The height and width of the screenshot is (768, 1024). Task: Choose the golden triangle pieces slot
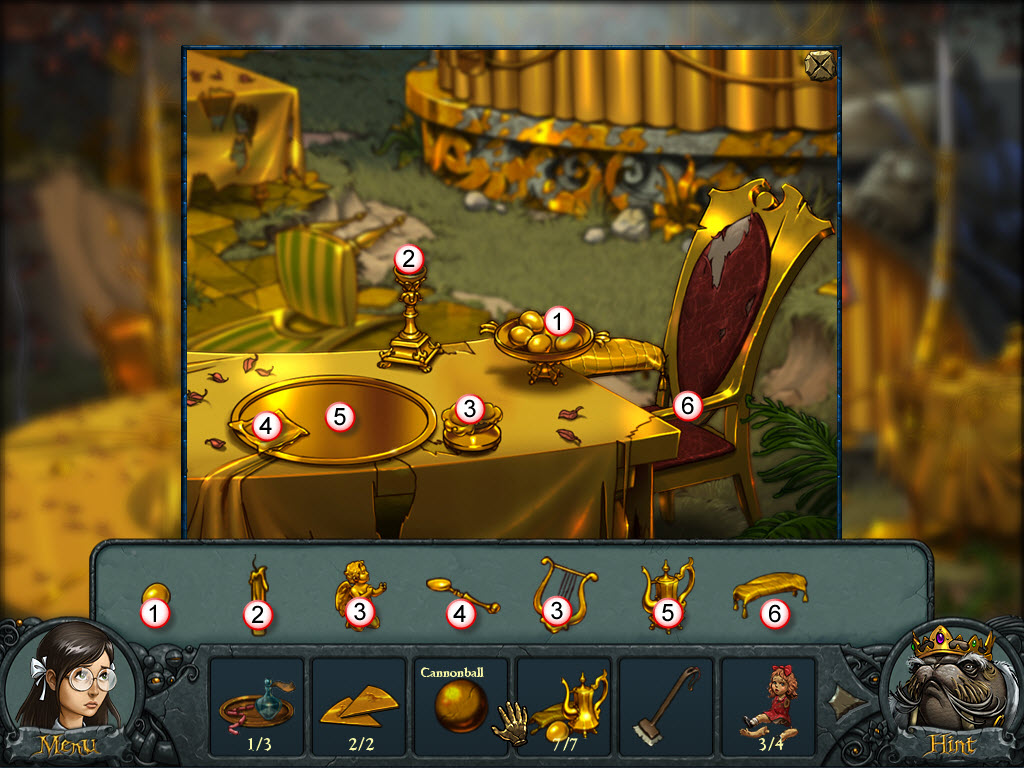coord(359,705)
